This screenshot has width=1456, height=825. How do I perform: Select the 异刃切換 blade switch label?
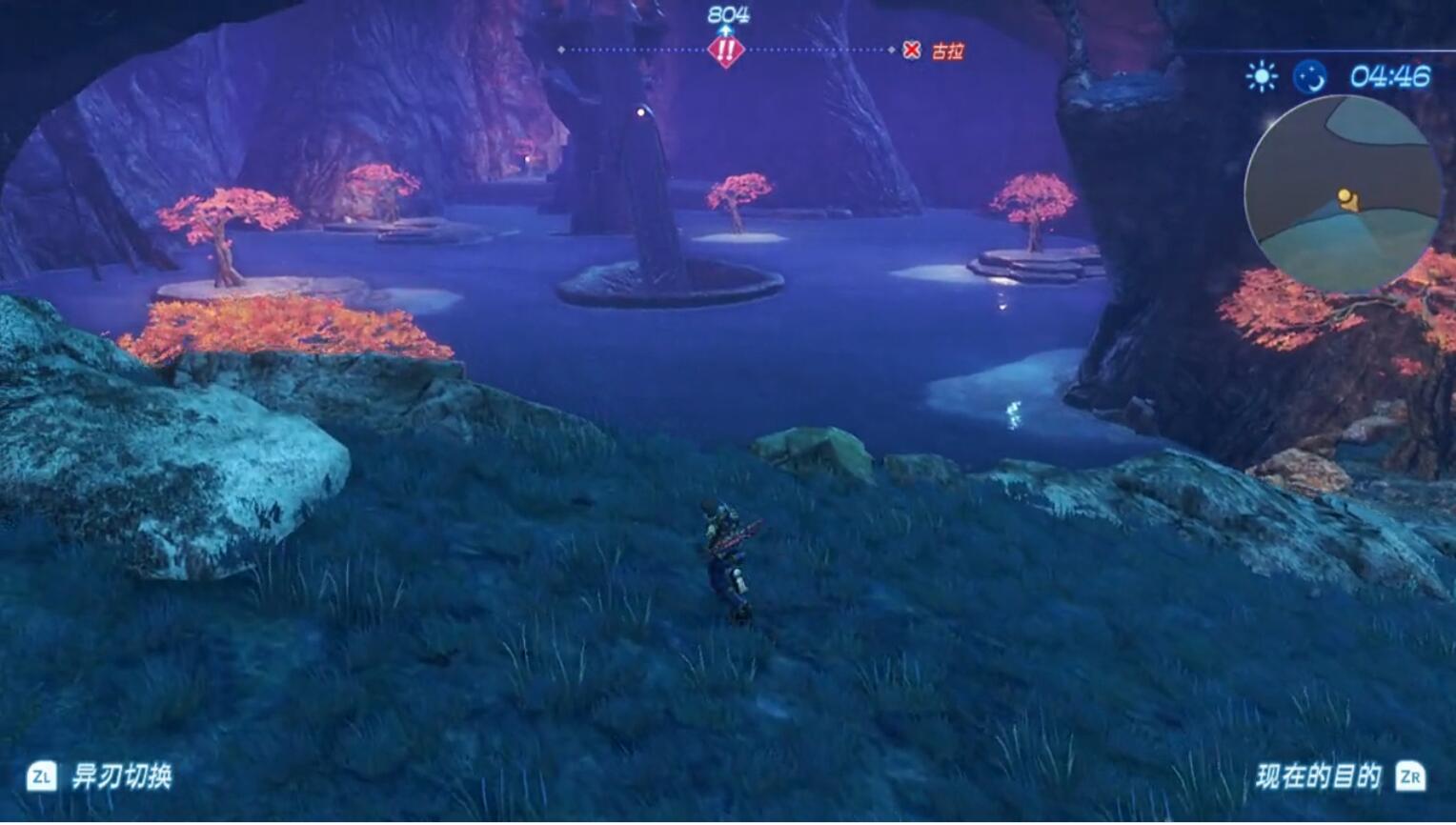pos(122,776)
